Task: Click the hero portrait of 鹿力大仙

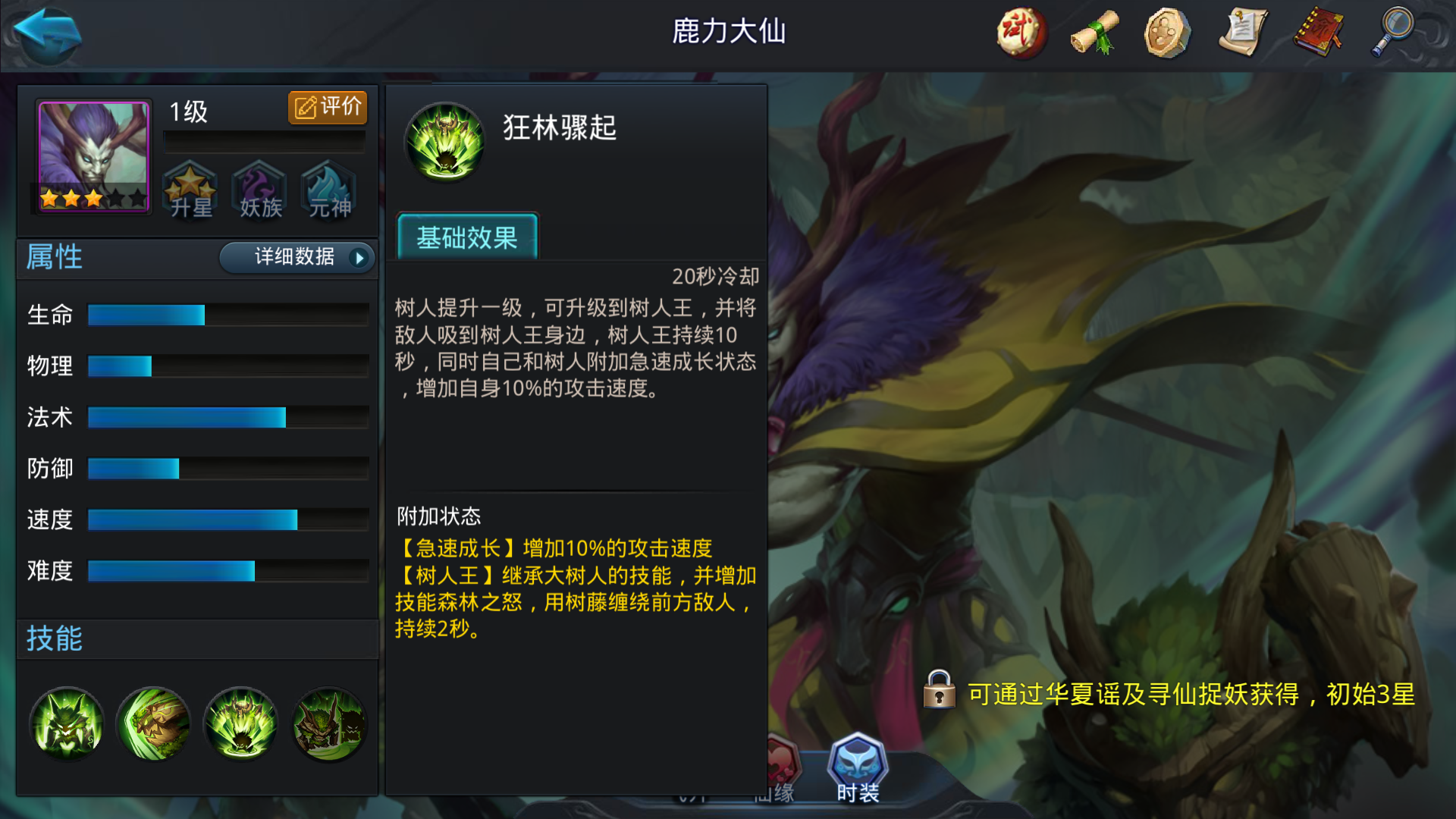Action: [92, 155]
